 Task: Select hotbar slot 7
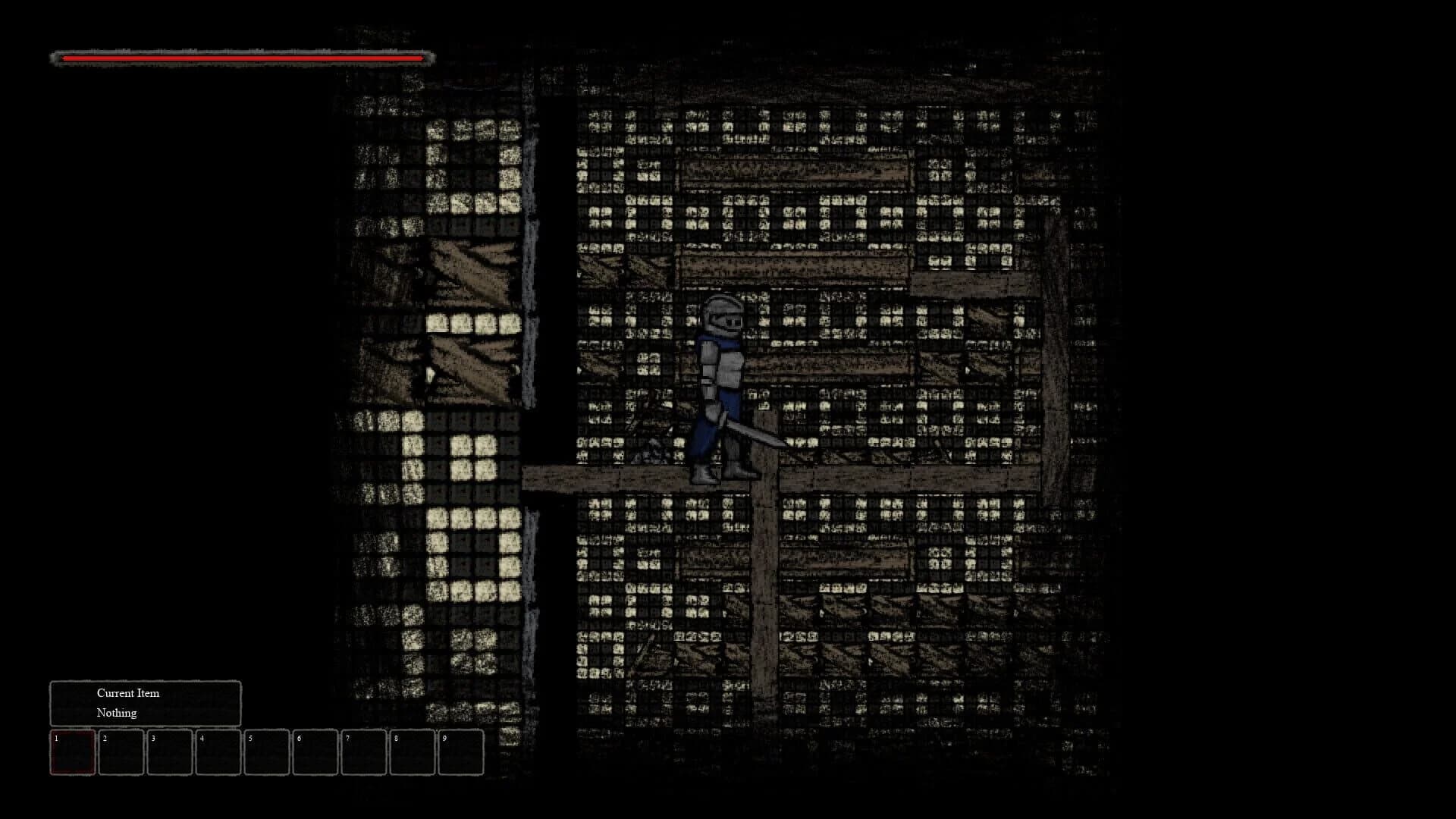366,752
